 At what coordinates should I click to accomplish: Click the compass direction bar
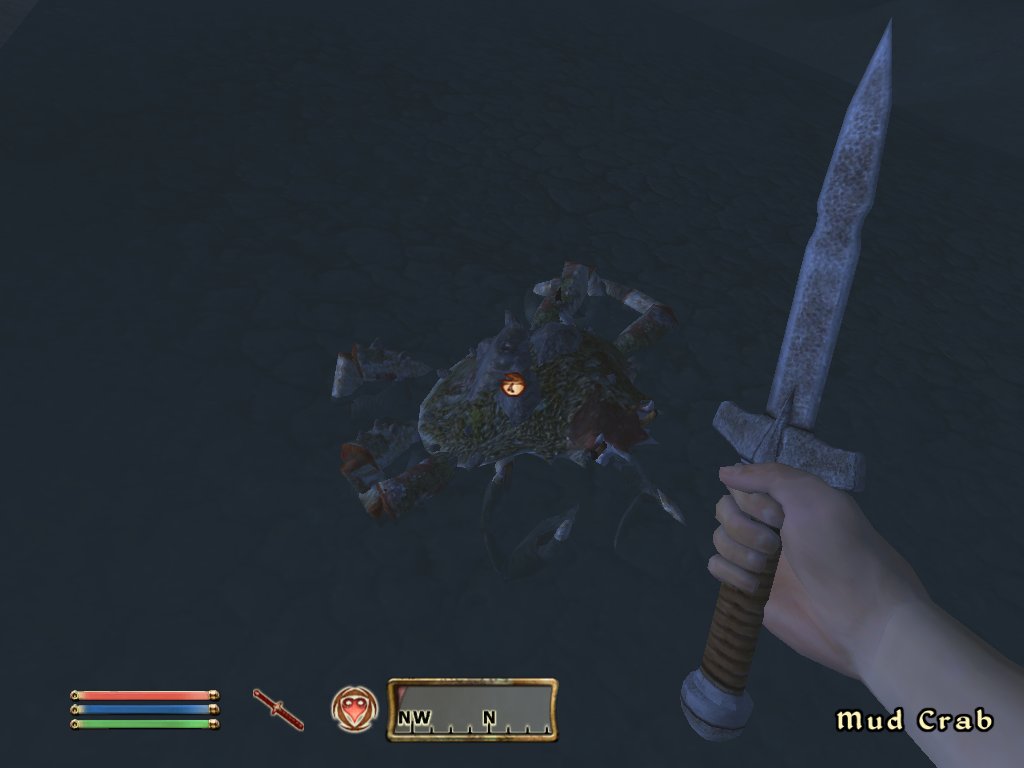click(472, 710)
